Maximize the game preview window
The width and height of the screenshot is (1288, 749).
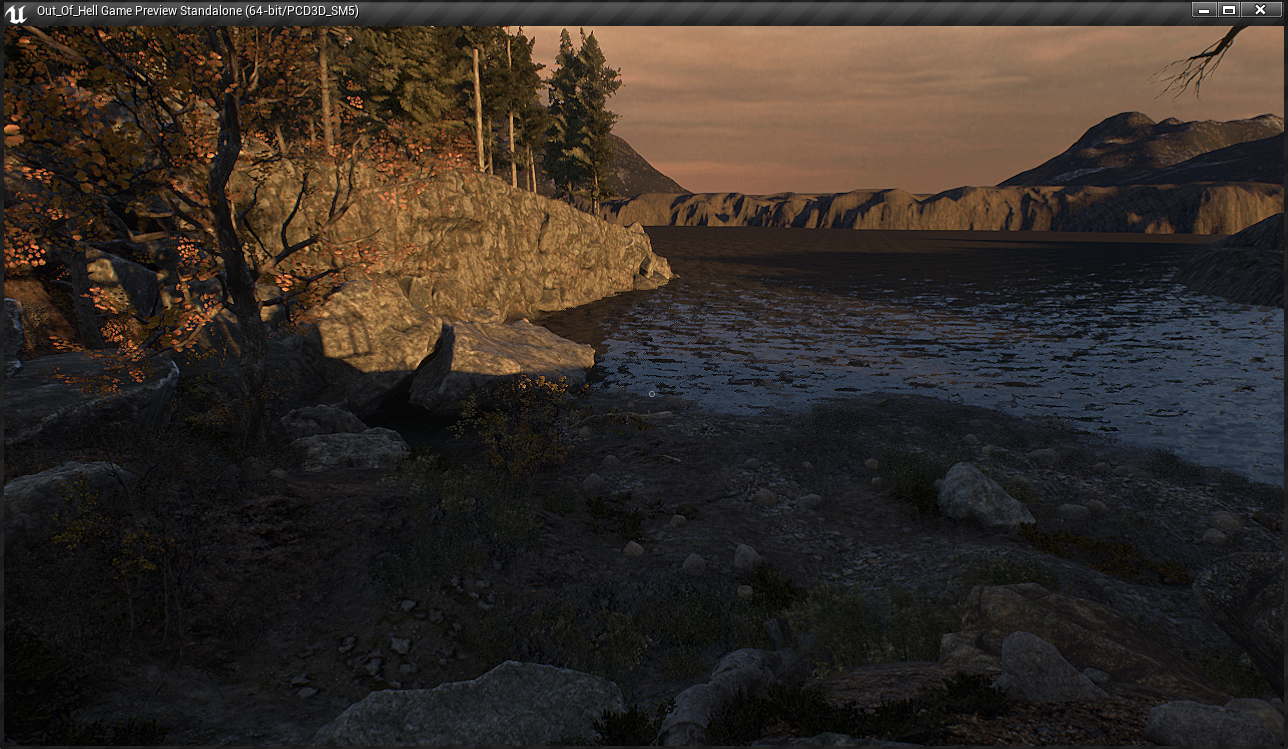tap(1229, 10)
